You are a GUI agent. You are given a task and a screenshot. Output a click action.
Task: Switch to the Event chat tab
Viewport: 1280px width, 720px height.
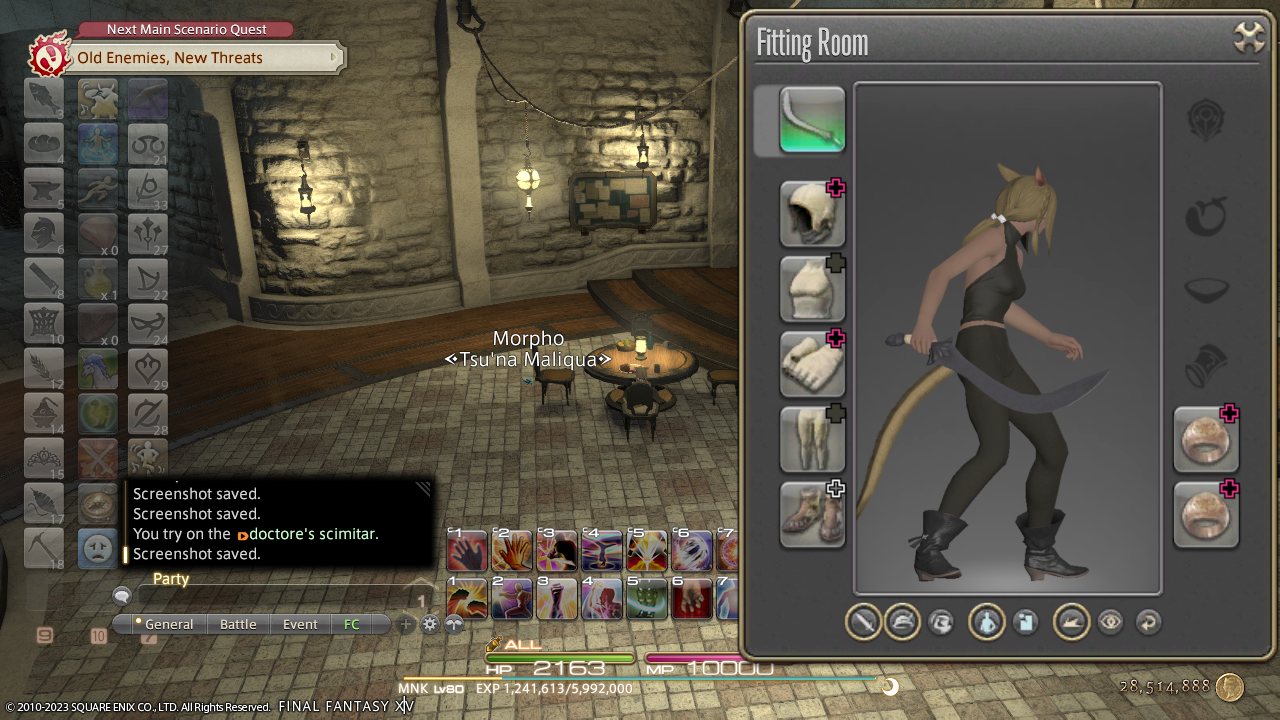pos(300,624)
